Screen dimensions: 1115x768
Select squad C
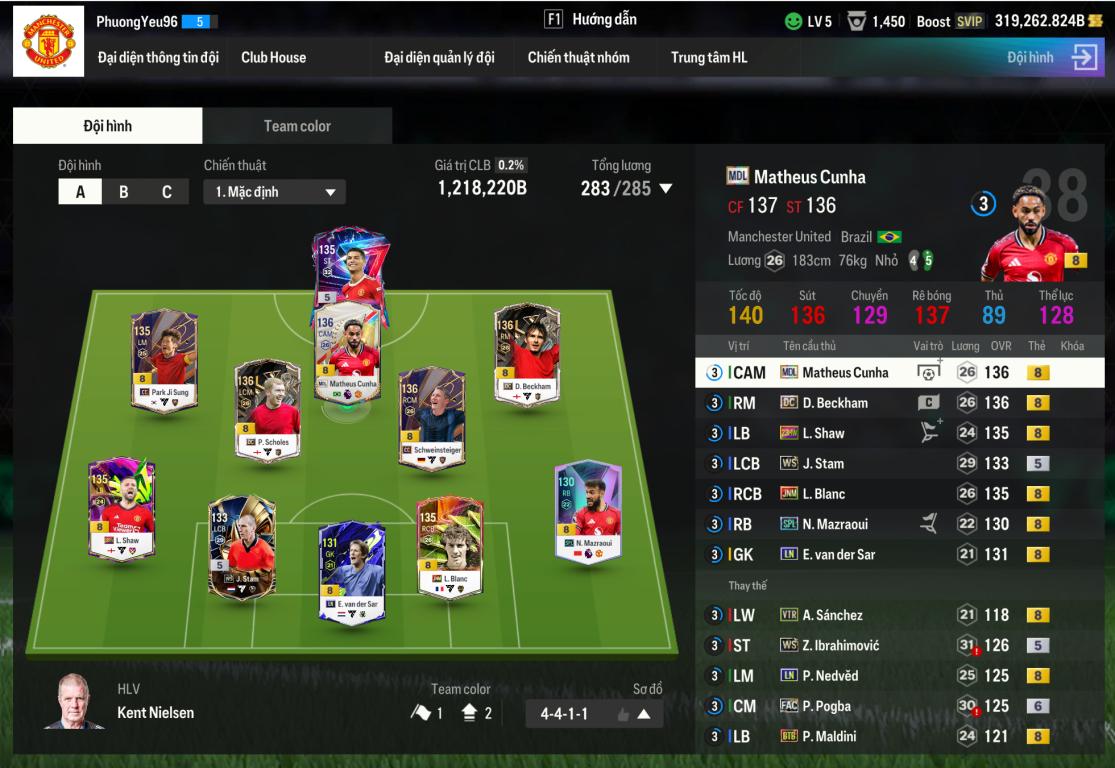167,192
